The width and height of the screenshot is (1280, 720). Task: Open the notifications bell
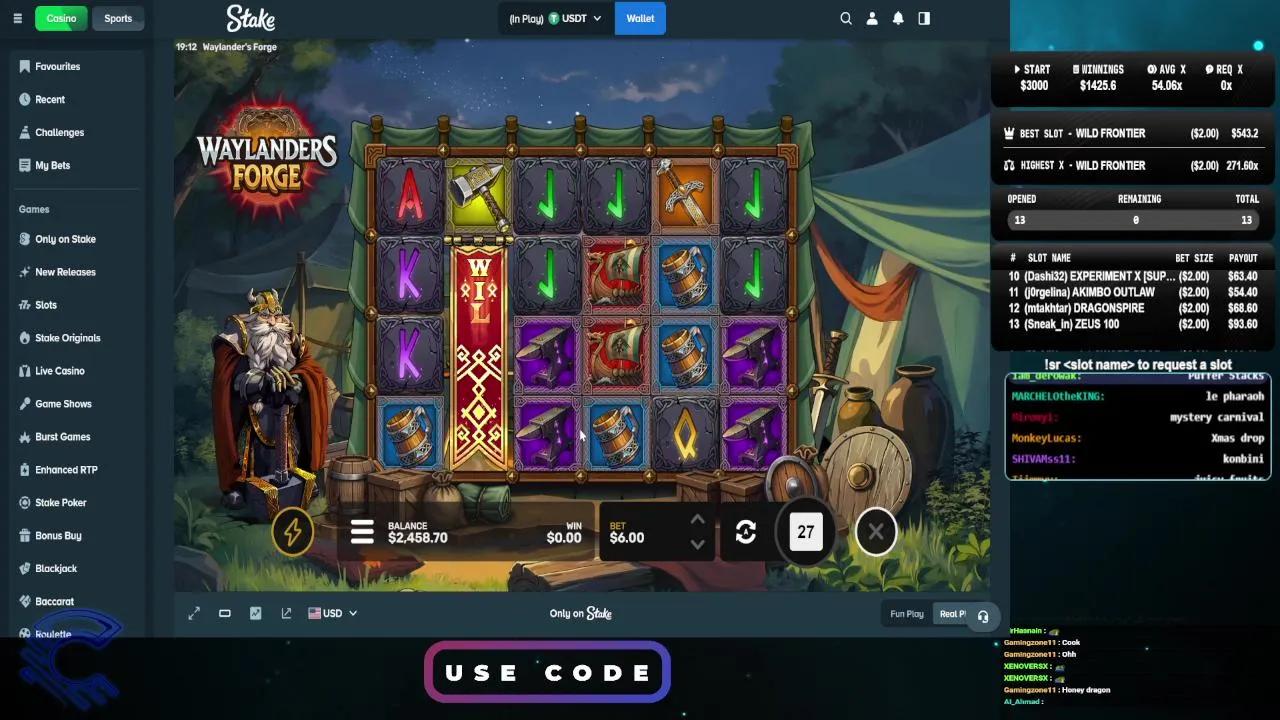coord(897,18)
